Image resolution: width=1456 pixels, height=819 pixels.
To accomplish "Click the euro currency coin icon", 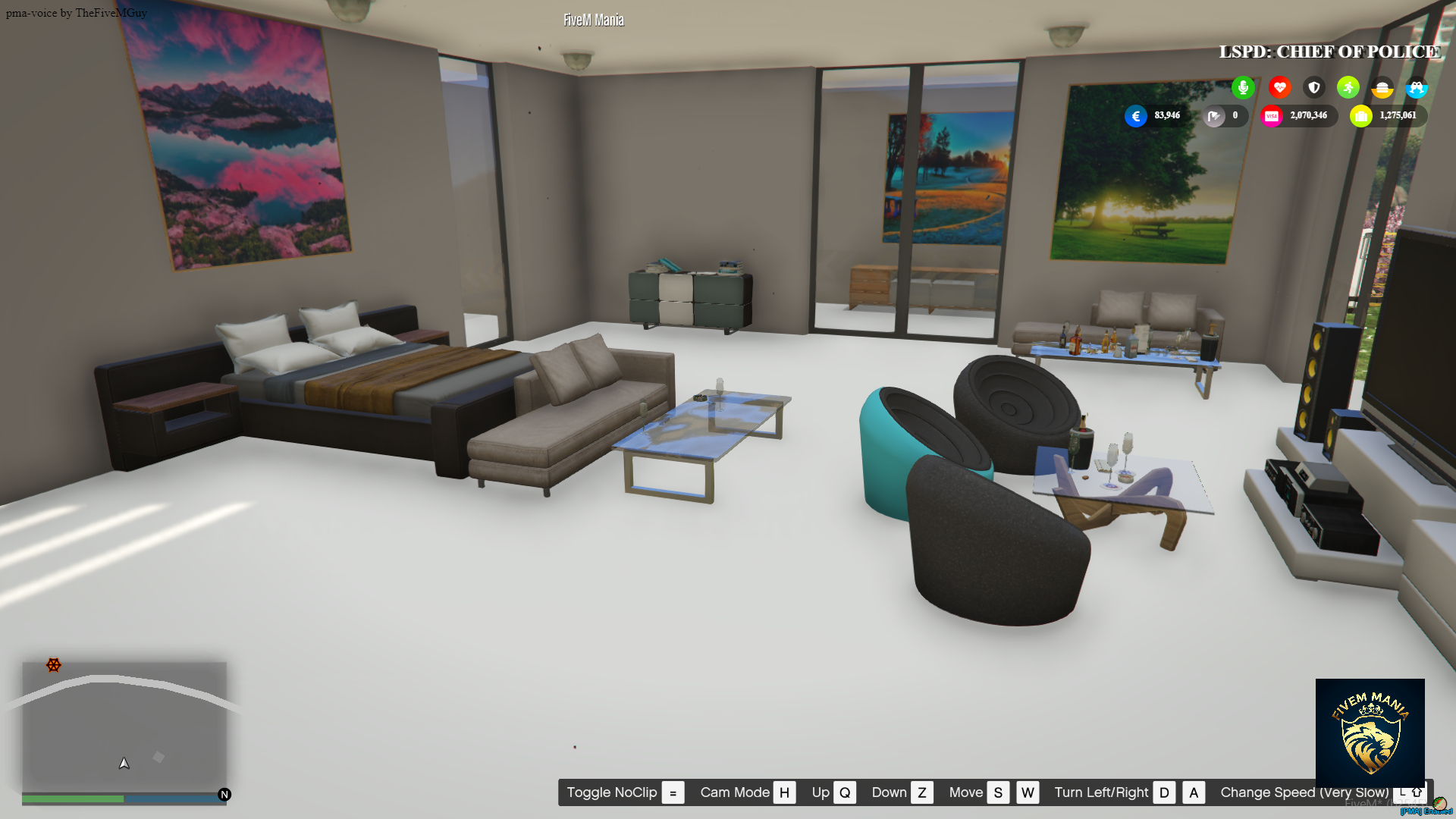I will 1135,116.
